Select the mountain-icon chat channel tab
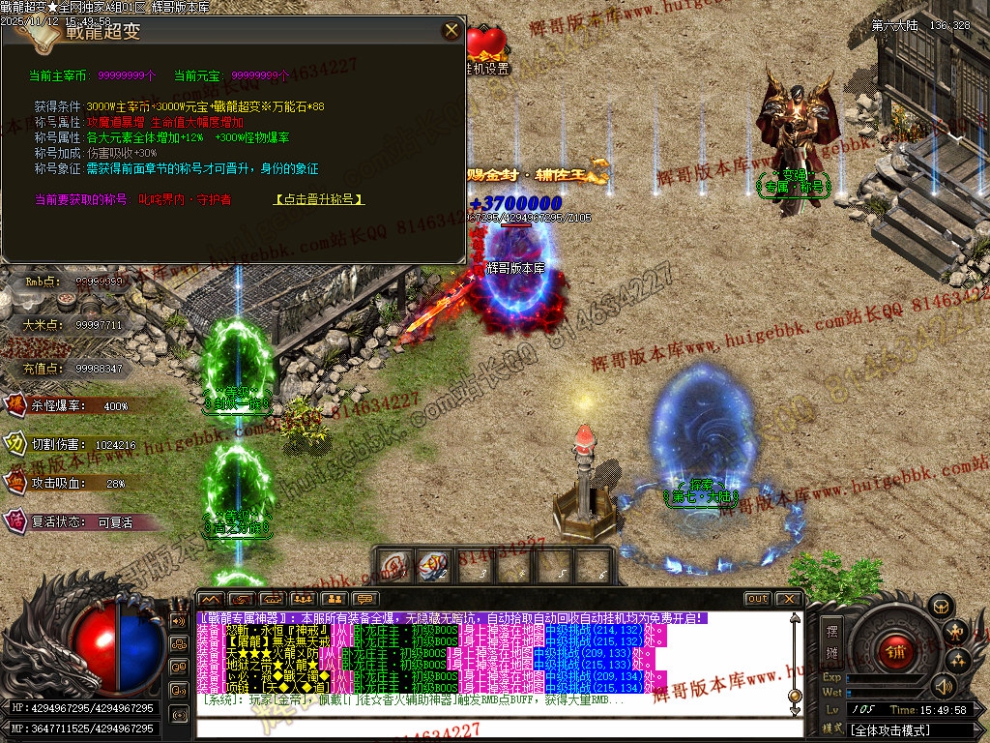The height and width of the screenshot is (743, 990). [209, 599]
